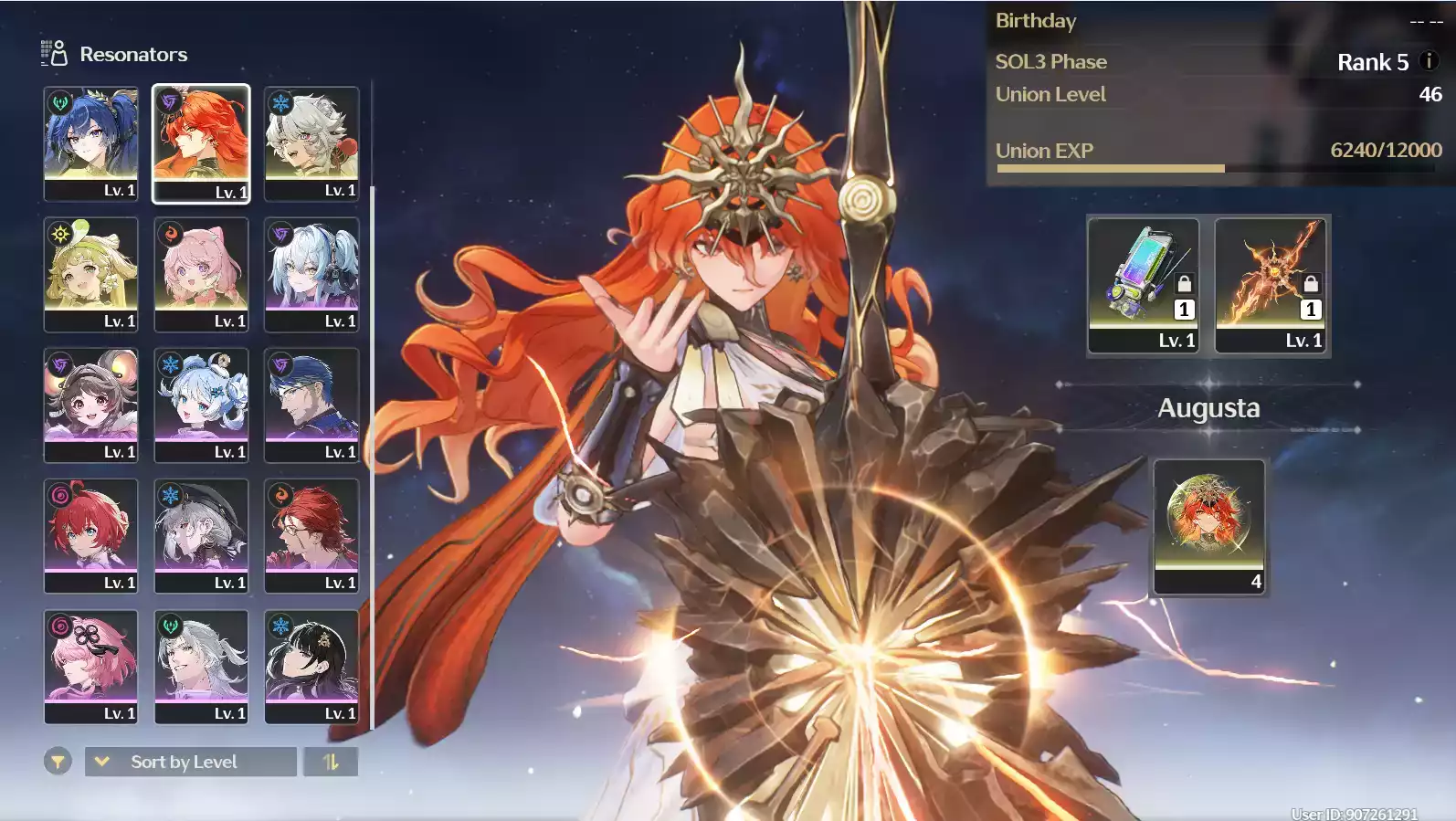This screenshot has width=1456, height=821.
Task: Inspect the rainbow gadget weapon slot
Action: [x=1143, y=285]
